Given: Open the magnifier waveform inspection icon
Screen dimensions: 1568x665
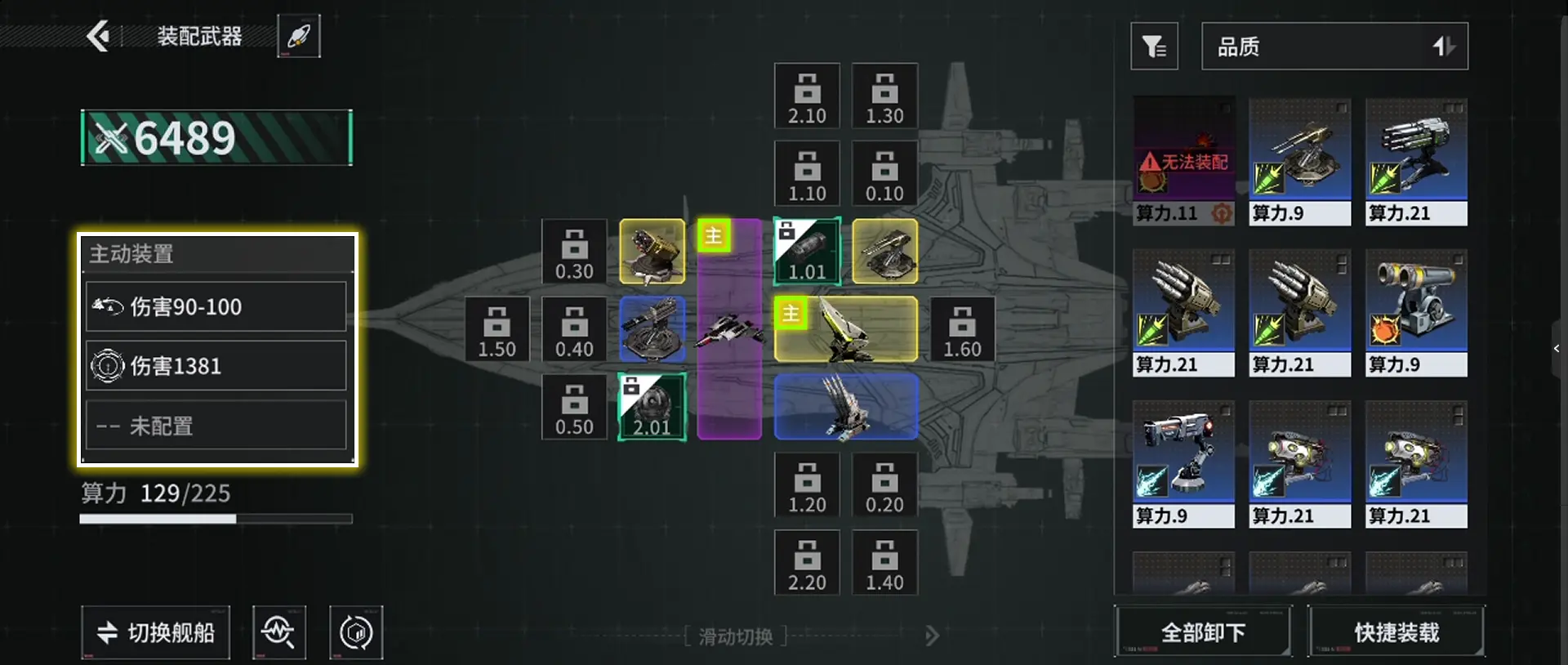Looking at the screenshot, I should click(x=278, y=632).
